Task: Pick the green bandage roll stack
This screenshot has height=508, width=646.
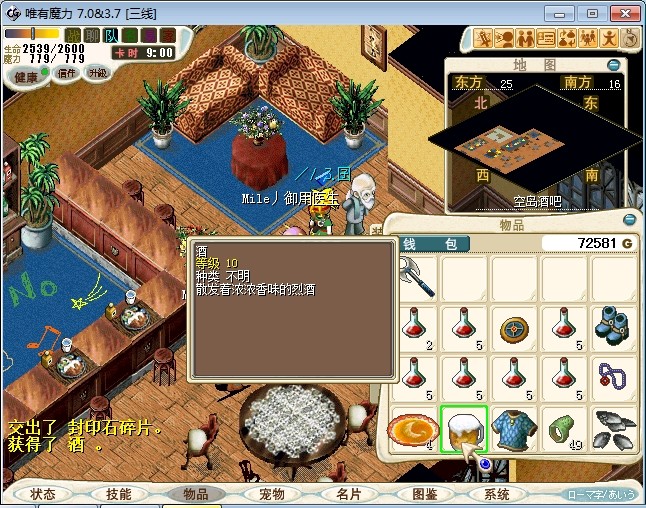Action: click(x=564, y=429)
